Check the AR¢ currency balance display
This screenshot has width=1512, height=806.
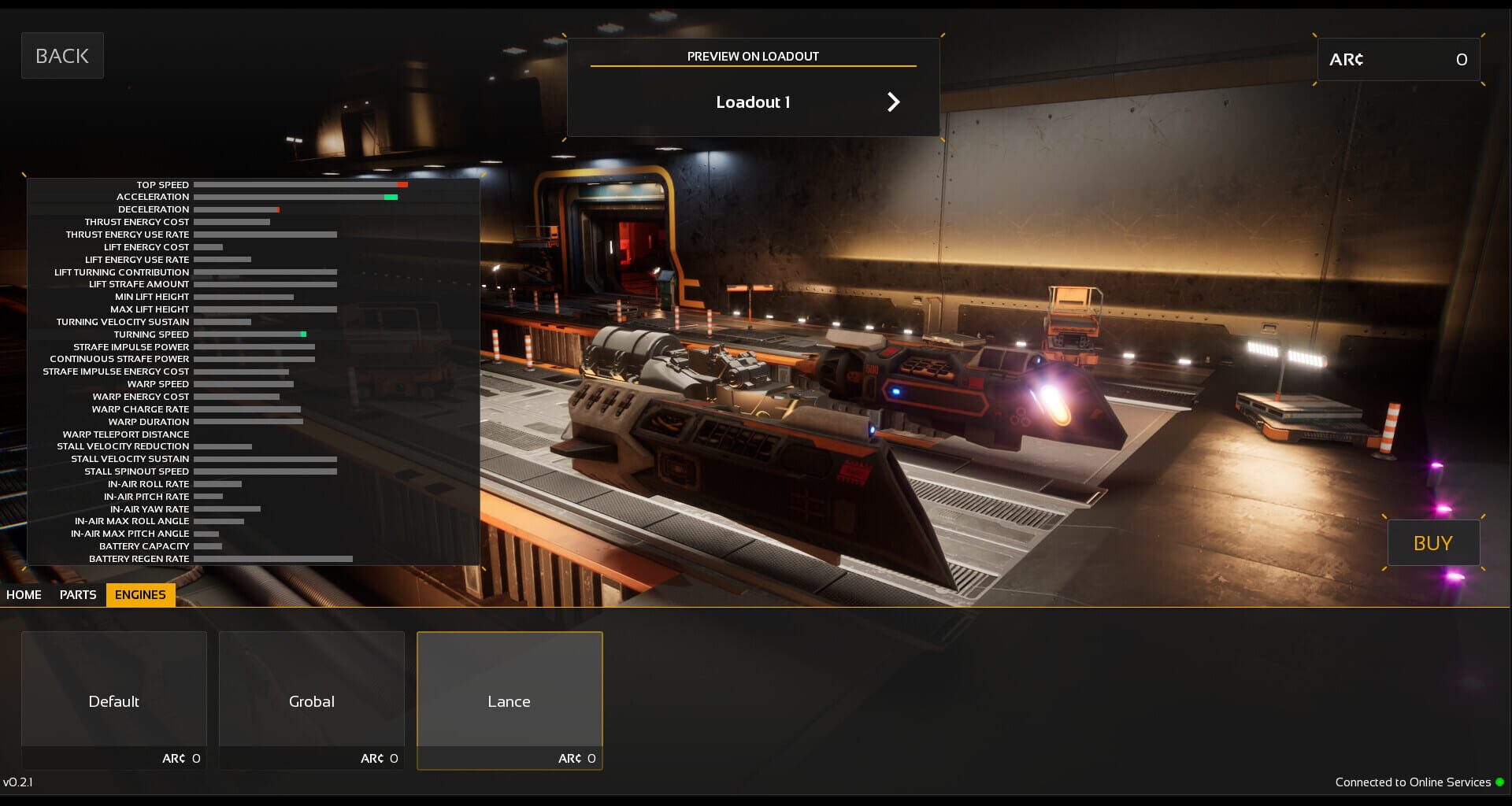point(1398,59)
